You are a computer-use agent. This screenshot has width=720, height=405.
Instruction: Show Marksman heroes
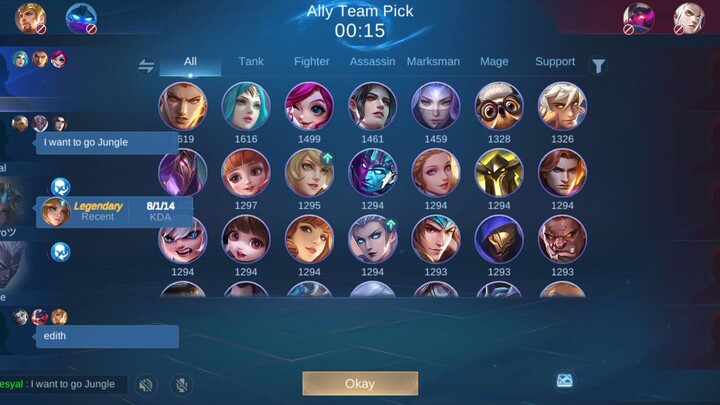coord(433,62)
